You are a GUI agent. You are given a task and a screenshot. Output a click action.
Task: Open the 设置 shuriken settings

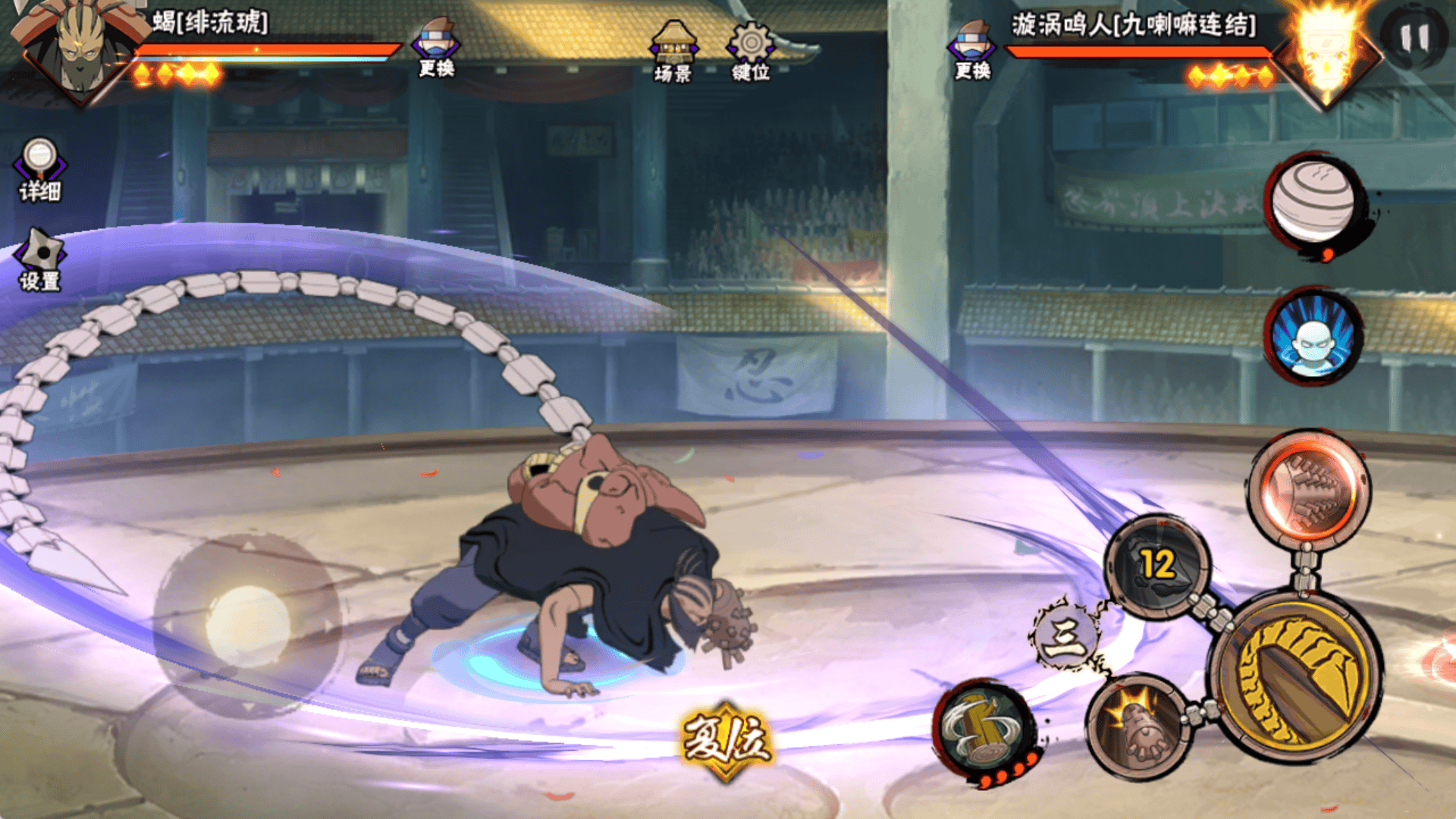click(40, 260)
